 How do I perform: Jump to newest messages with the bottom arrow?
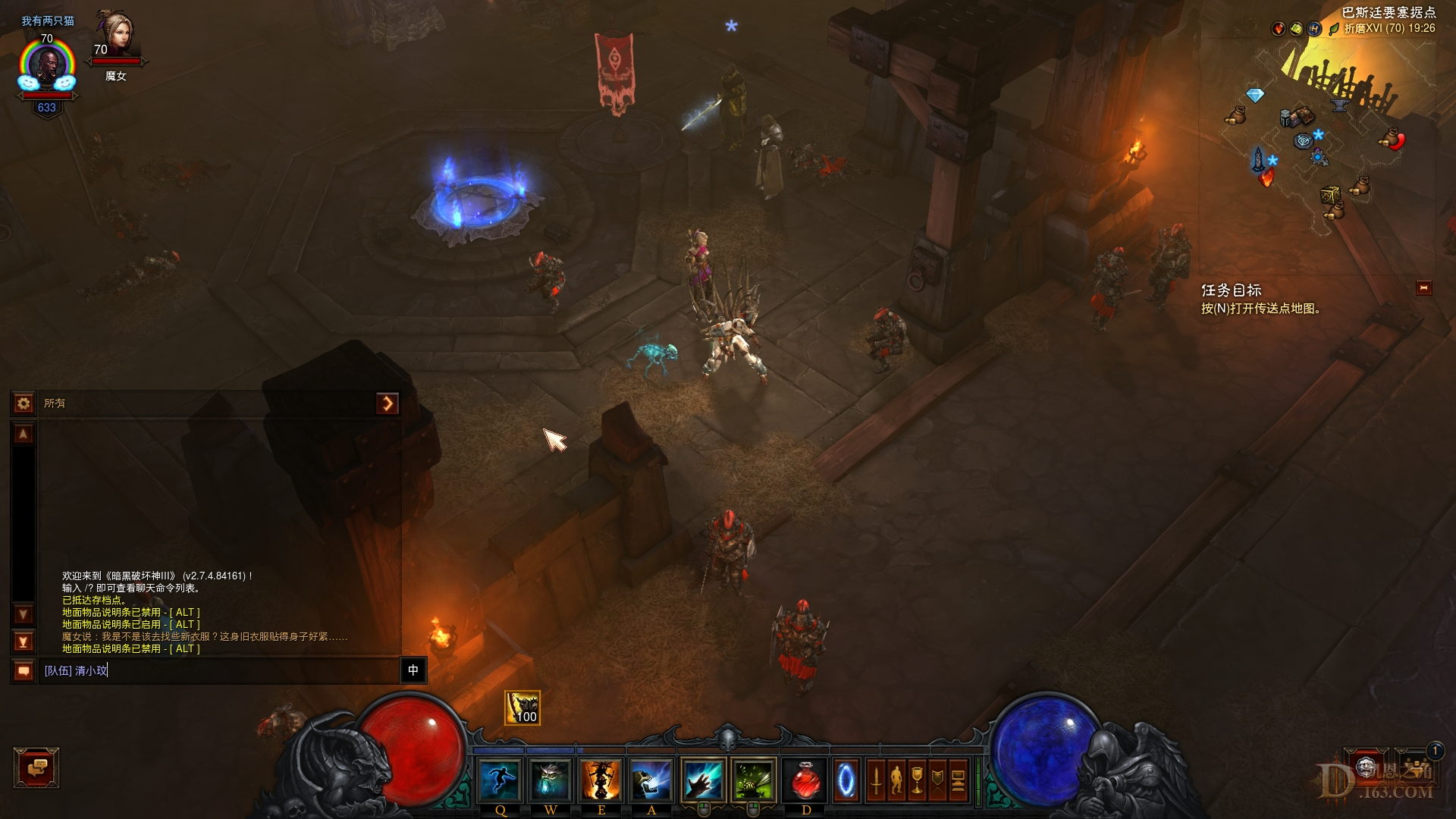click(x=23, y=641)
